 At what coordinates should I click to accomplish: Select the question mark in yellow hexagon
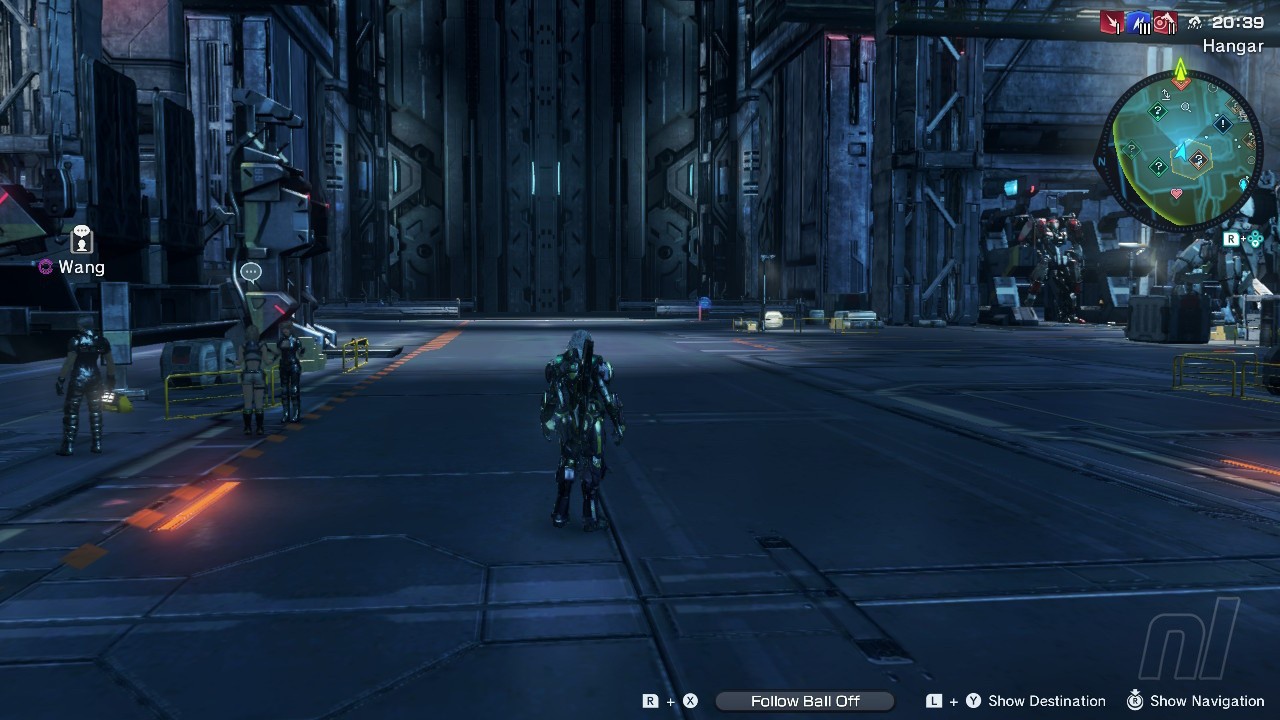[1197, 158]
